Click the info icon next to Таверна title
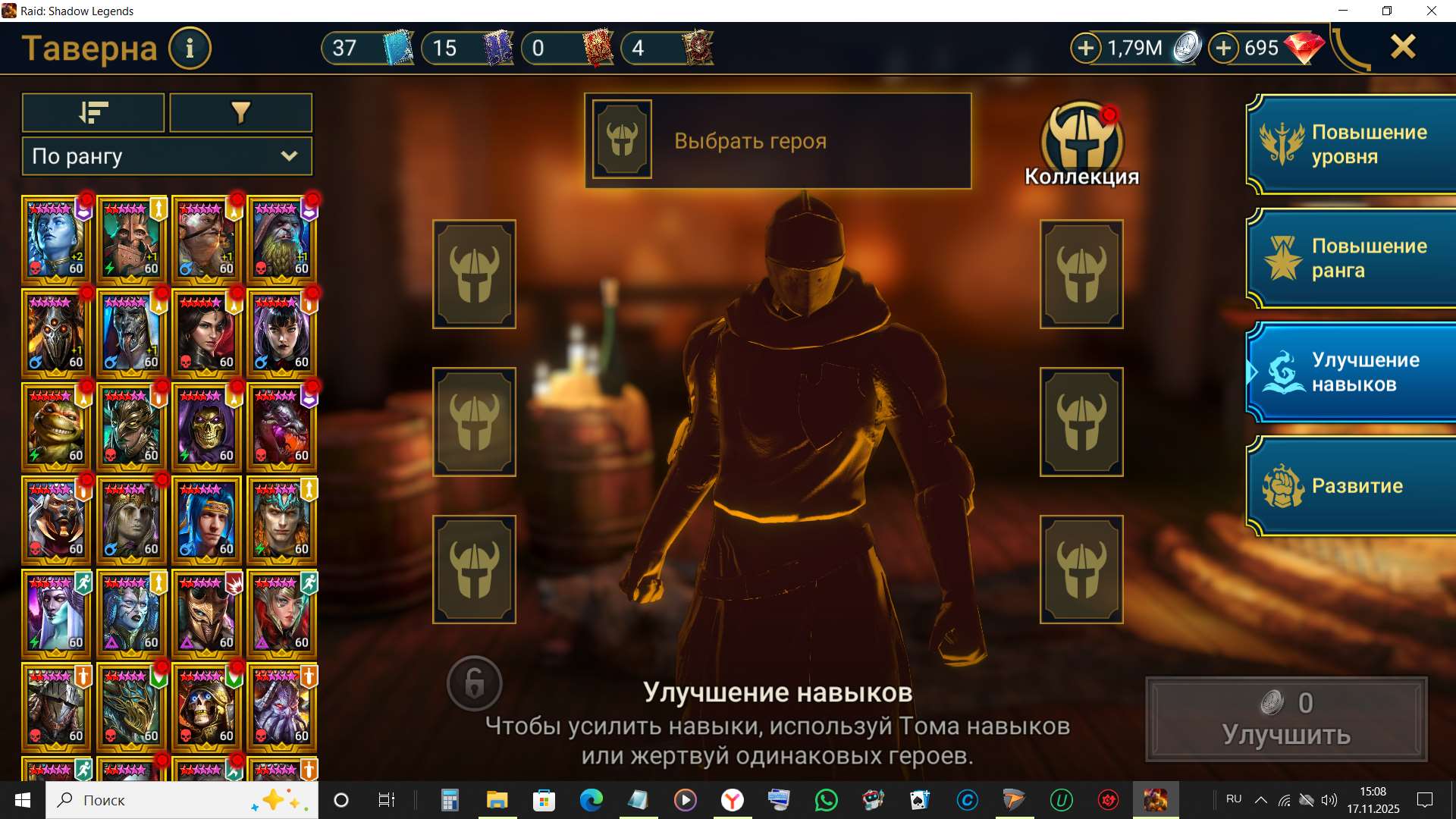The image size is (1456, 819). (x=190, y=48)
